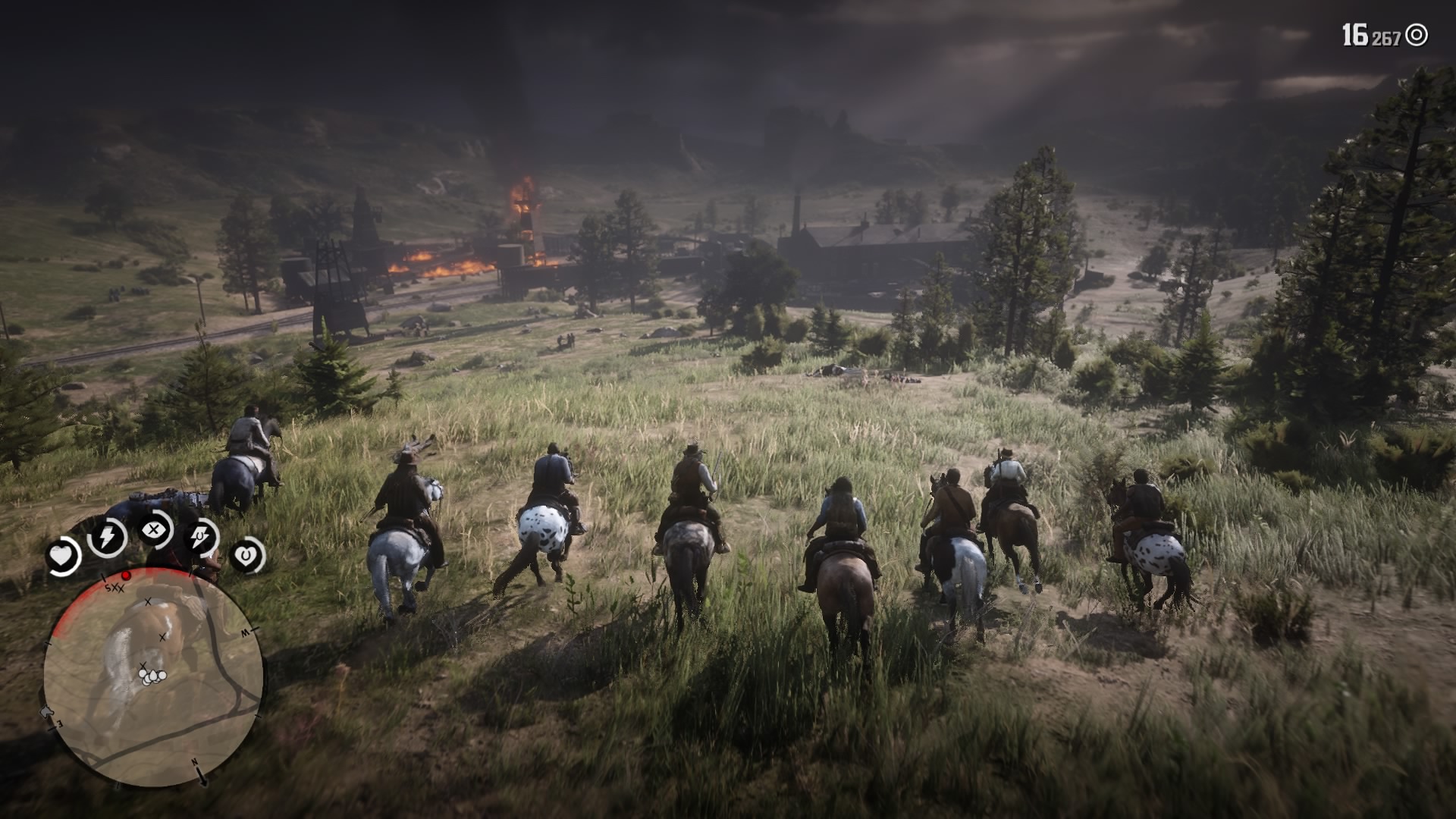Select the player stamina lightning bolt core
This screenshot has height=819, width=1456.
tap(107, 538)
